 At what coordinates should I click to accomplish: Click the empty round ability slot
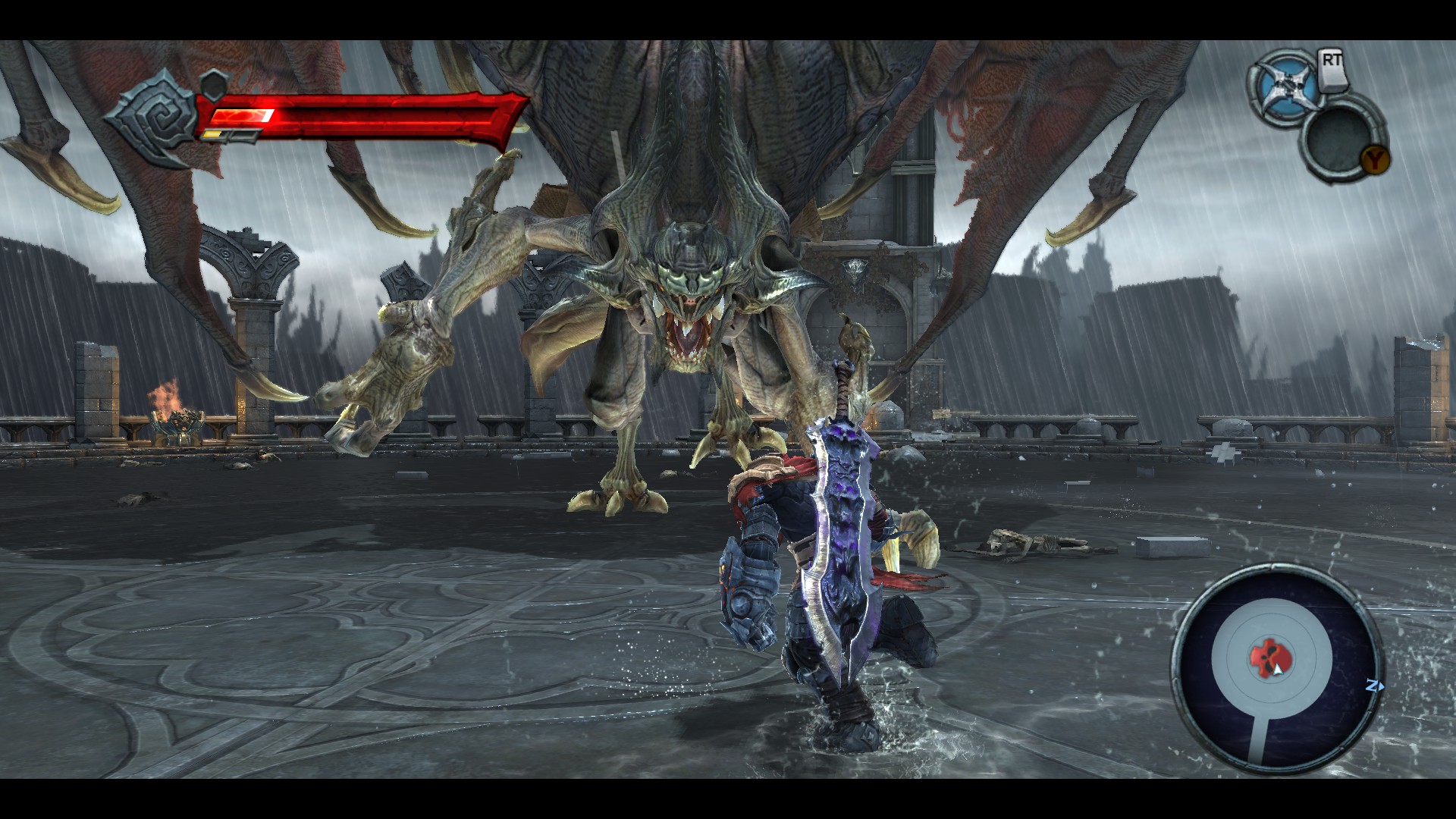pyautogui.click(x=1338, y=140)
